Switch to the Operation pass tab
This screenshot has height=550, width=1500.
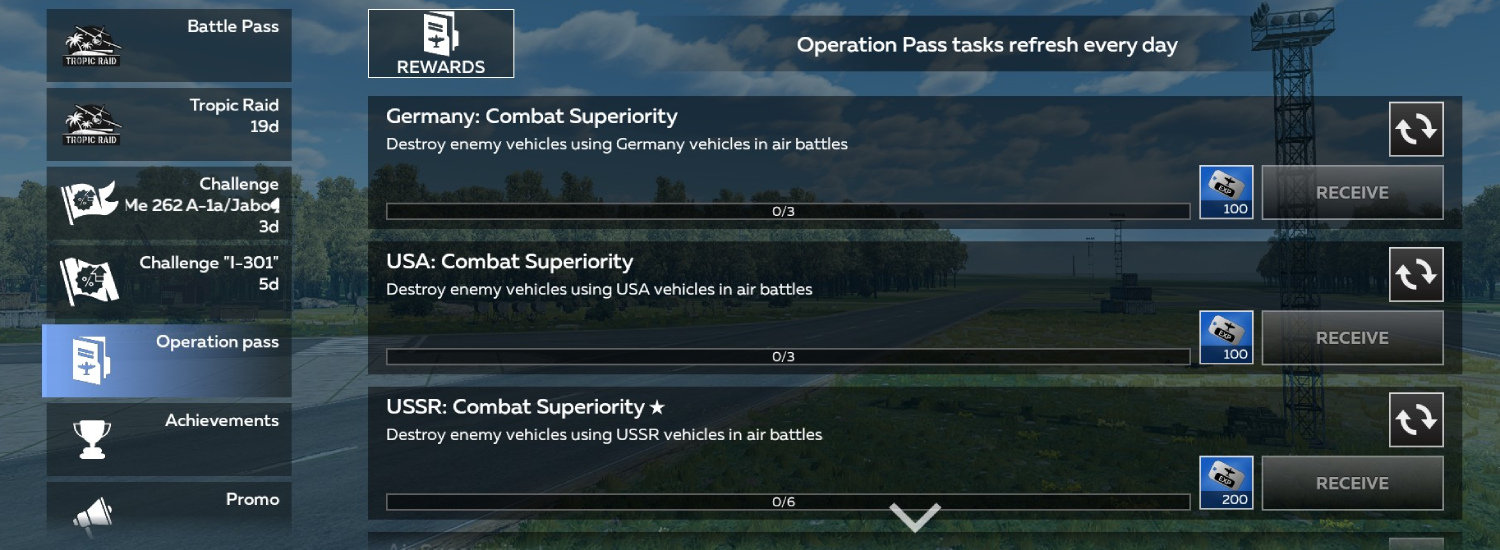click(168, 360)
